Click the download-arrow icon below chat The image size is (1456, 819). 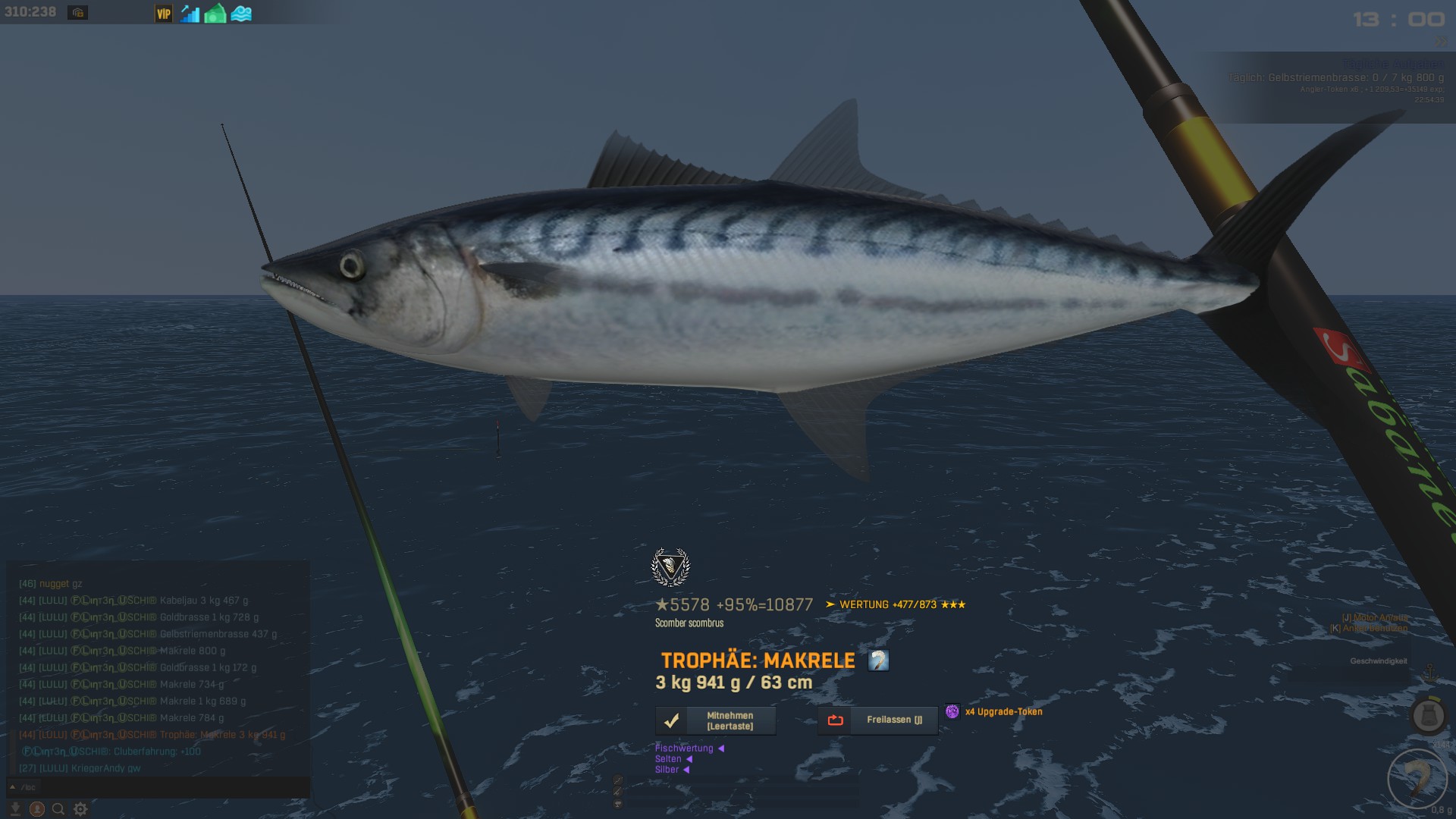15,809
